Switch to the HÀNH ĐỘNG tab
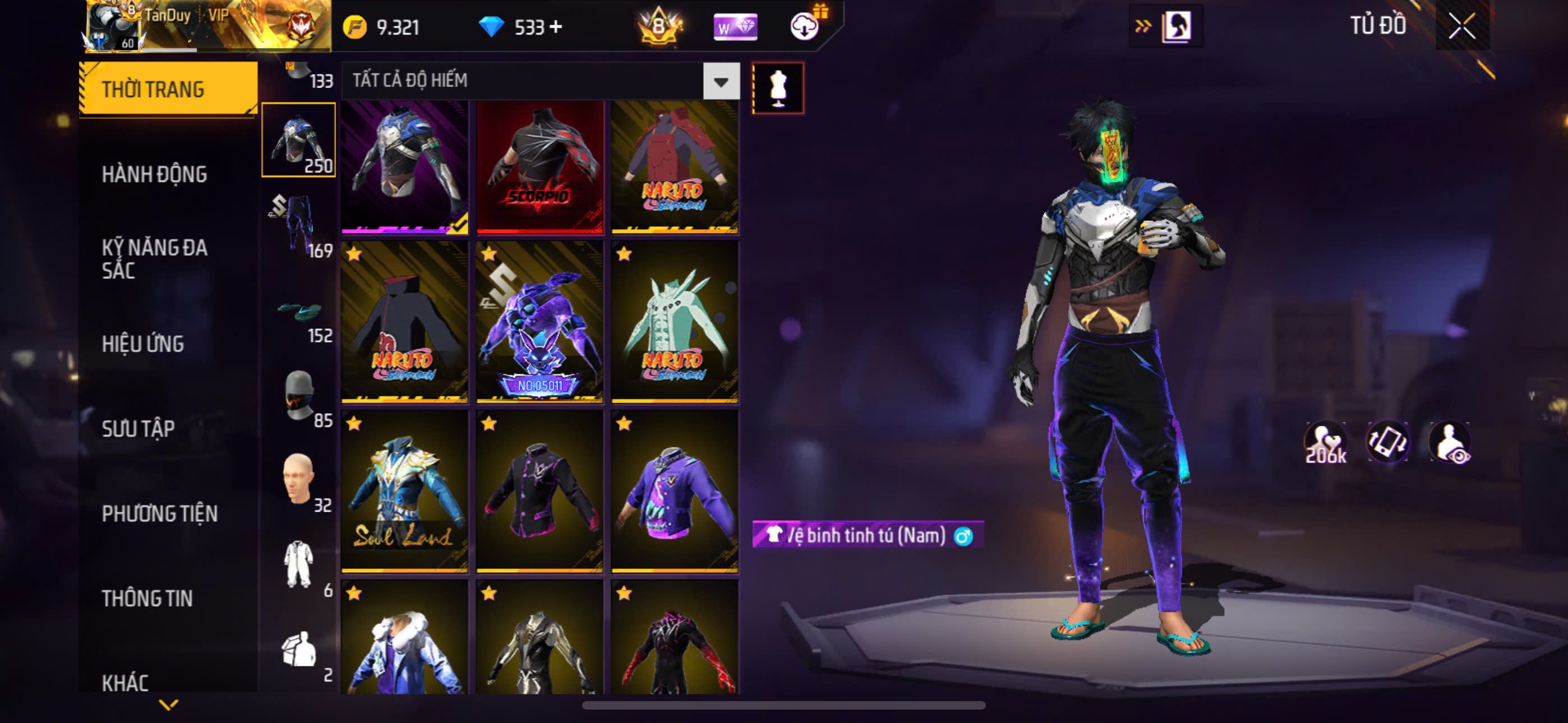This screenshot has width=1568, height=723. click(154, 175)
